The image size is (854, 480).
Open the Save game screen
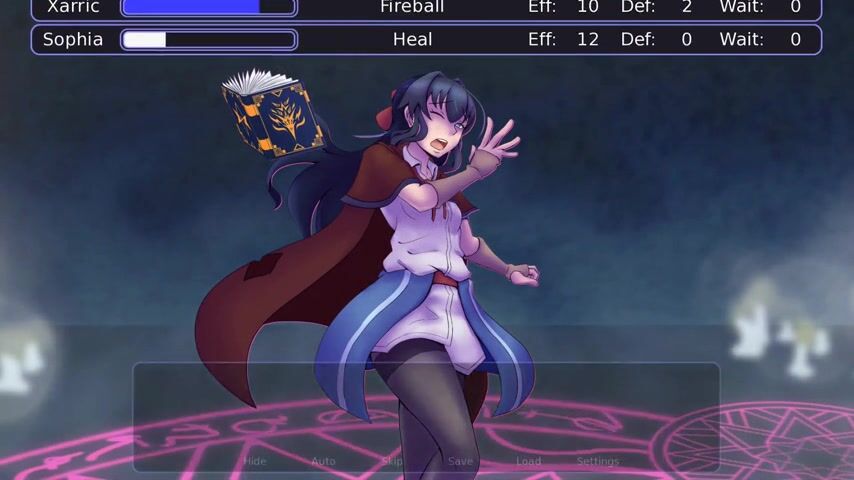tap(460, 461)
